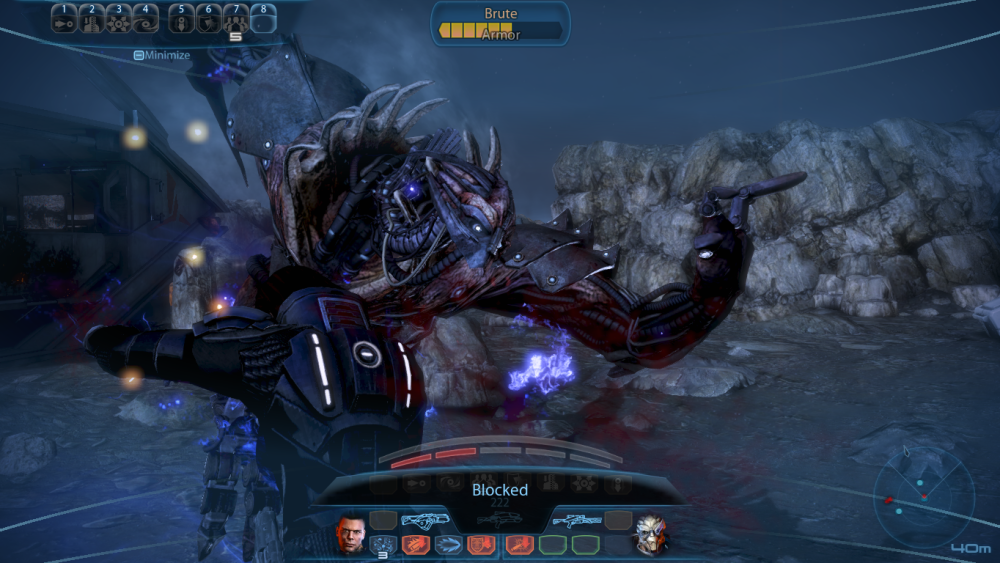The width and height of the screenshot is (1000, 563).
Task: Activate the quickslot 5 power
Action: 181,19
